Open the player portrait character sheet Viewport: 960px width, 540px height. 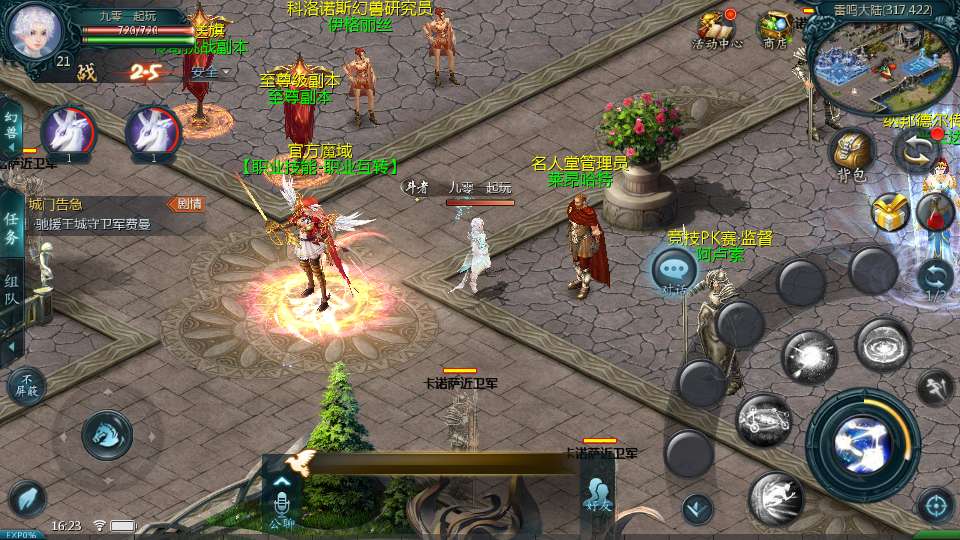(x=35, y=30)
